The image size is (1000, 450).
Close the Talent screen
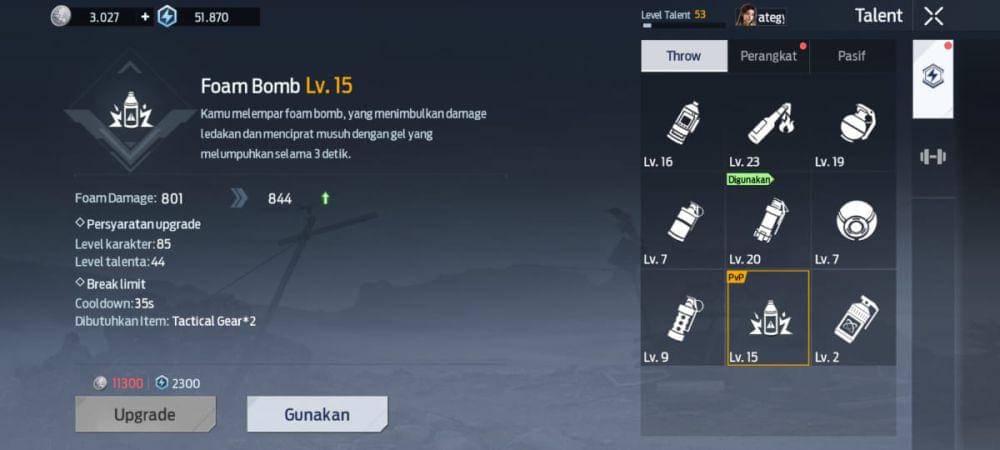[x=933, y=16]
